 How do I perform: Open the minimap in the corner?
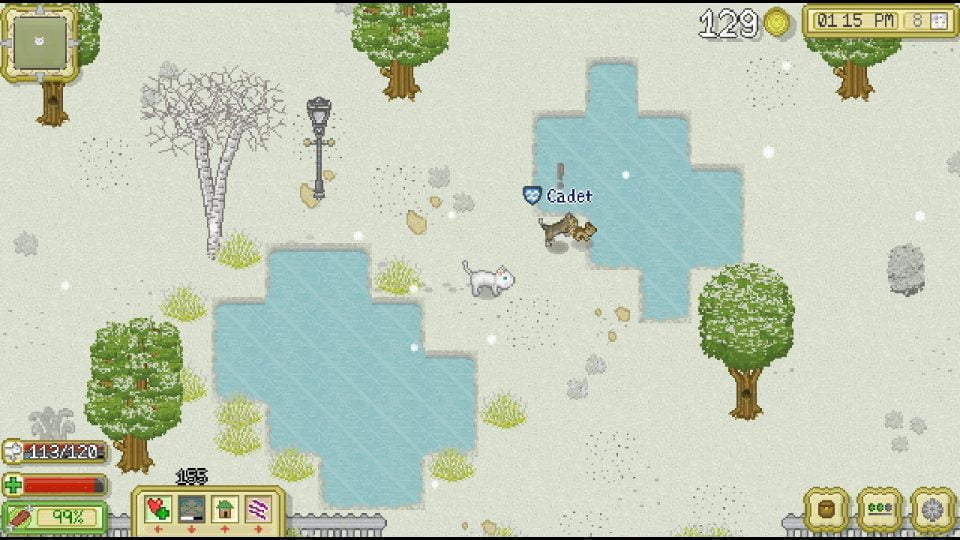point(40,42)
